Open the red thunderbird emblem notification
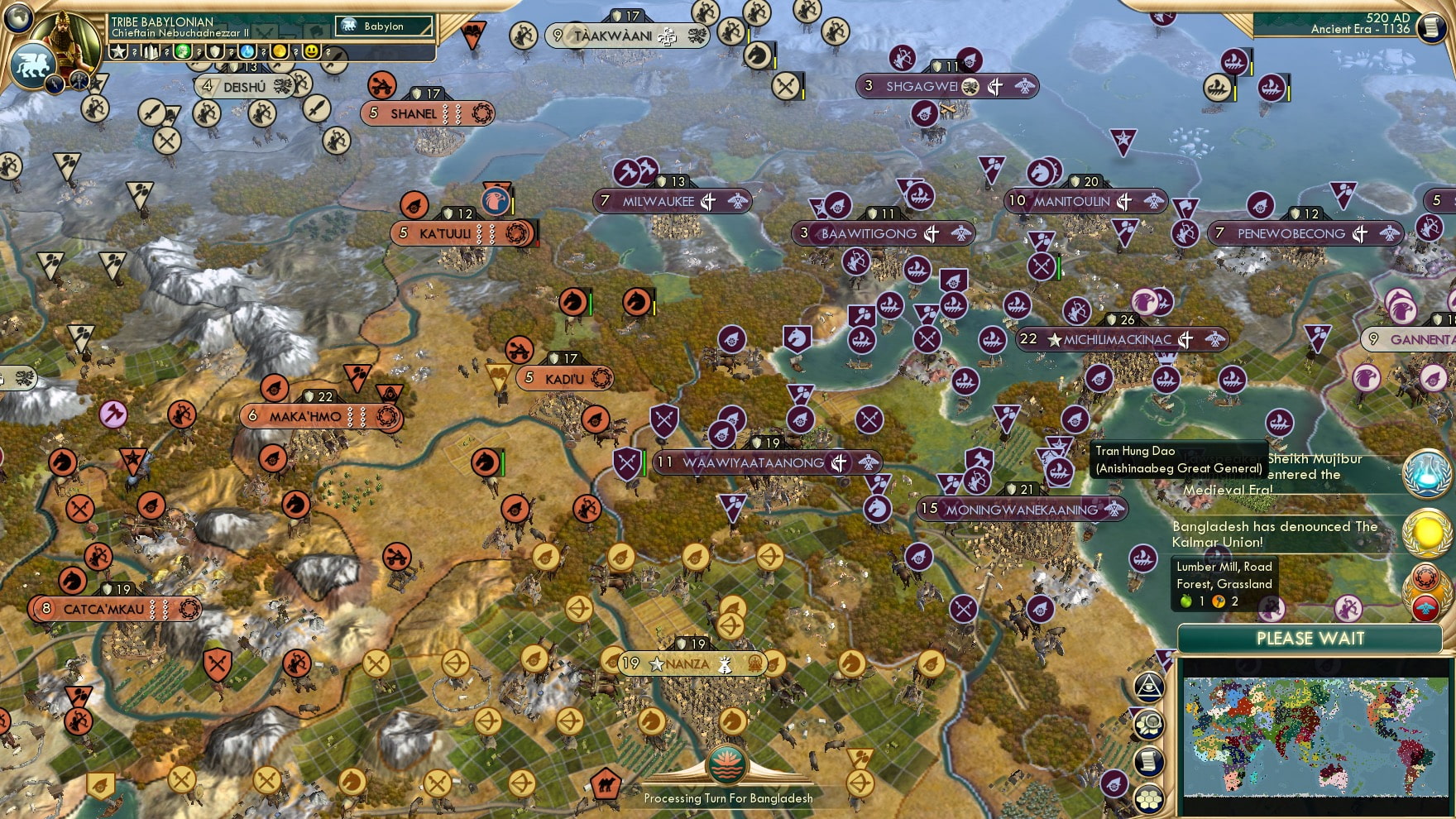This screenshot has height=819, width=1456. pyautogui.click(x=1425, y=609)
